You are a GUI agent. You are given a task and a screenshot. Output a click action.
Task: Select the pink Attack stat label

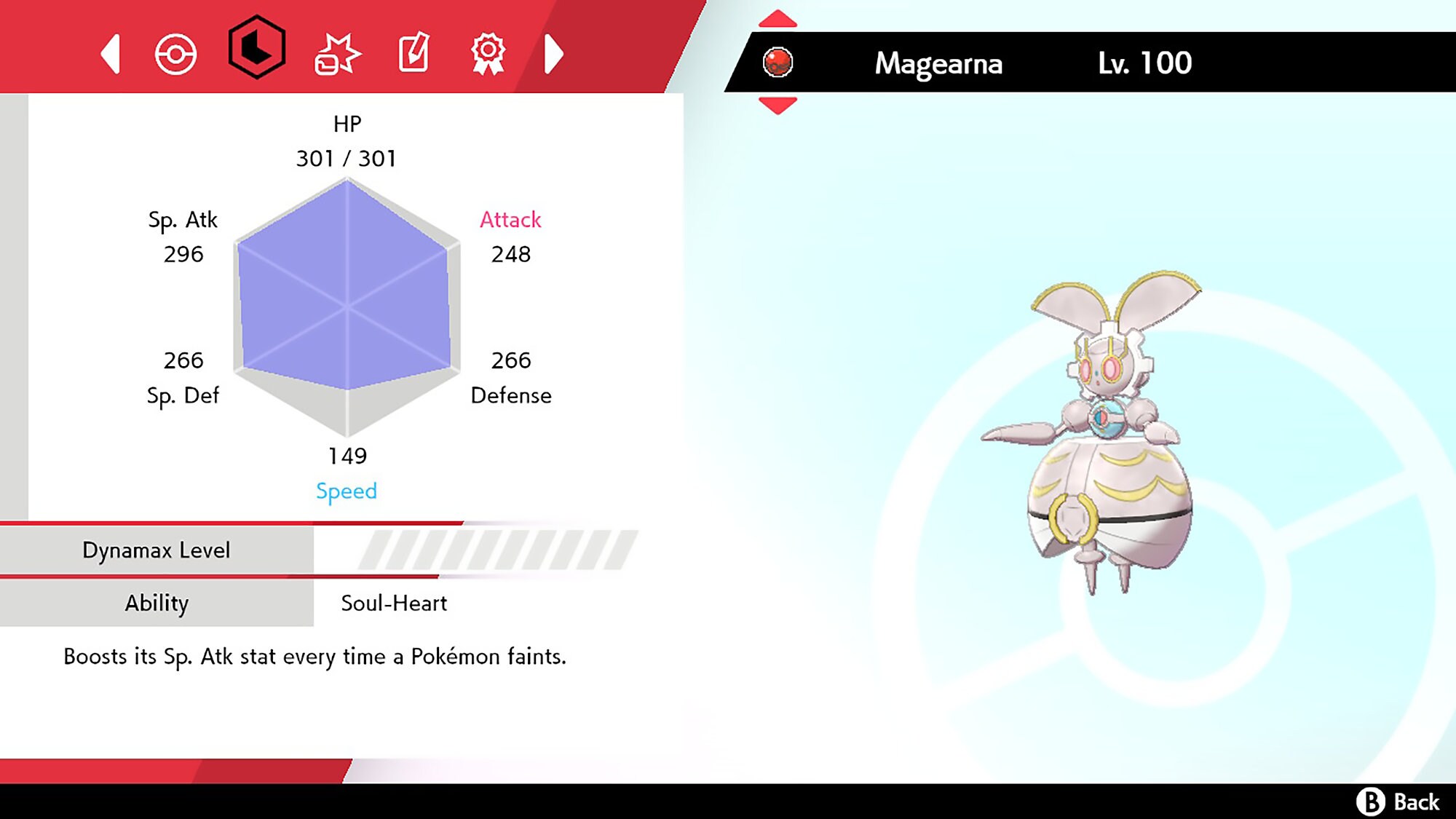coord(510,220)
